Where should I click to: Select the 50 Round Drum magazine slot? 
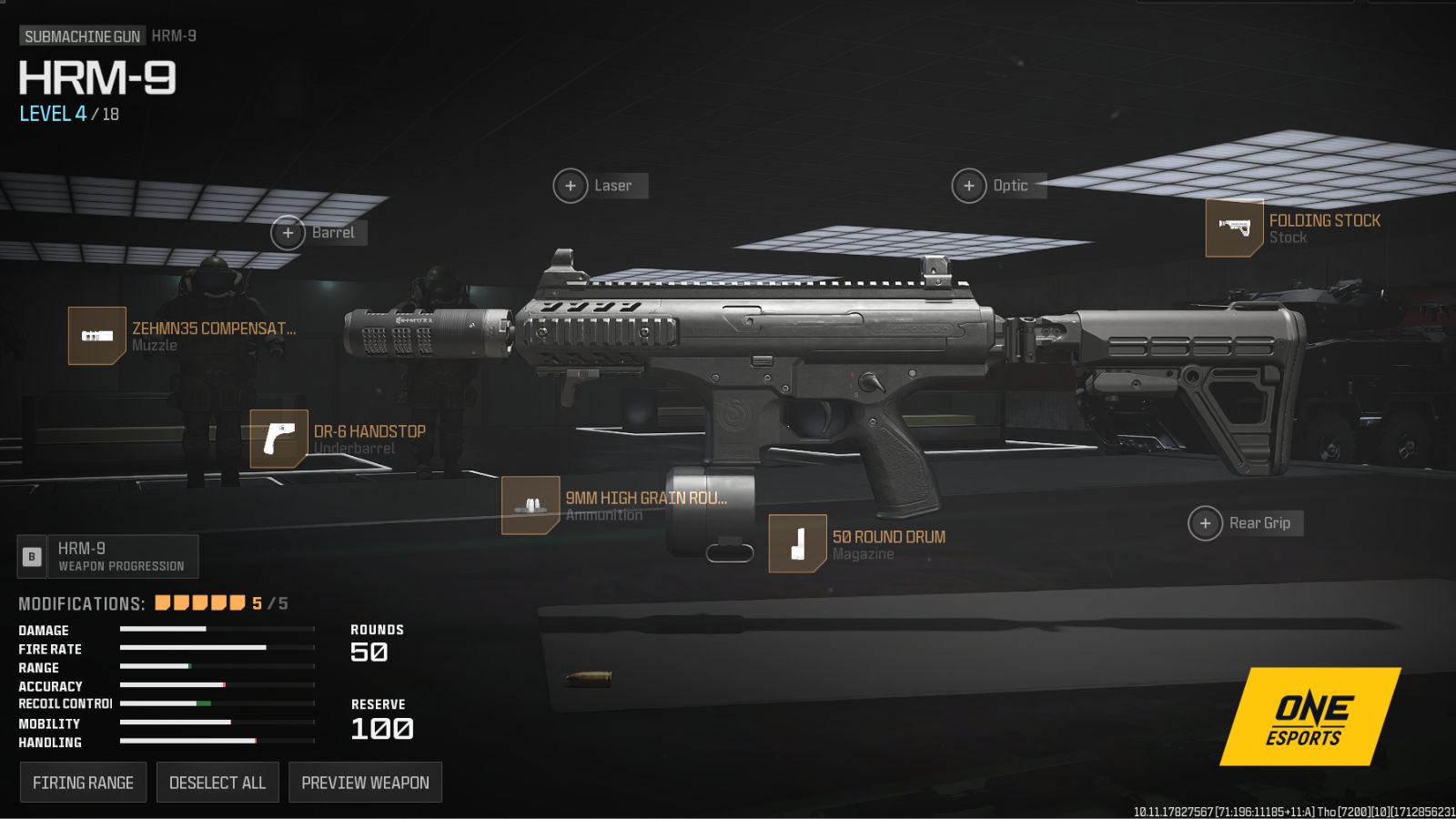click(797, 544)
